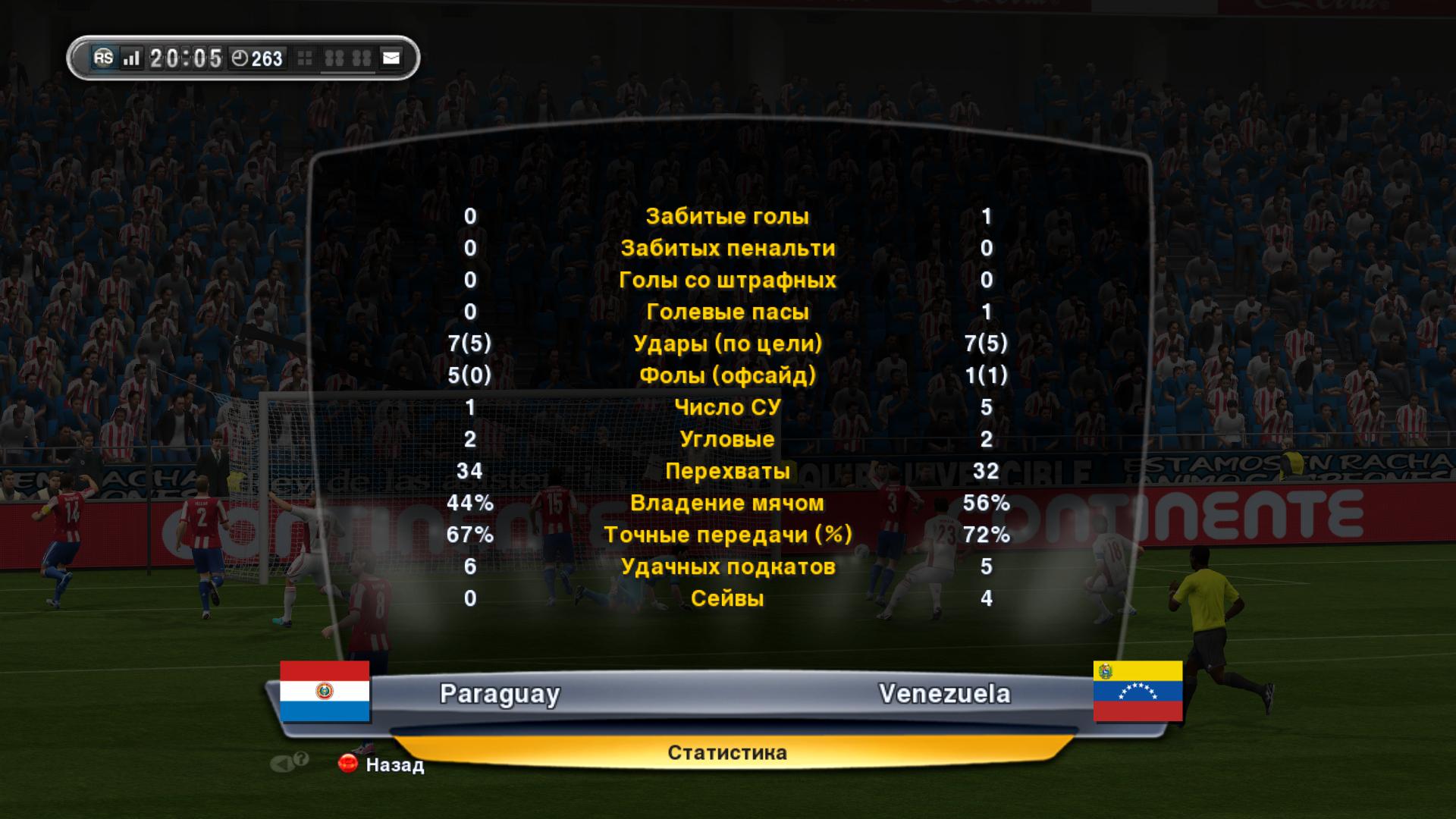Open the white envelope mail icon

[391, 58]
